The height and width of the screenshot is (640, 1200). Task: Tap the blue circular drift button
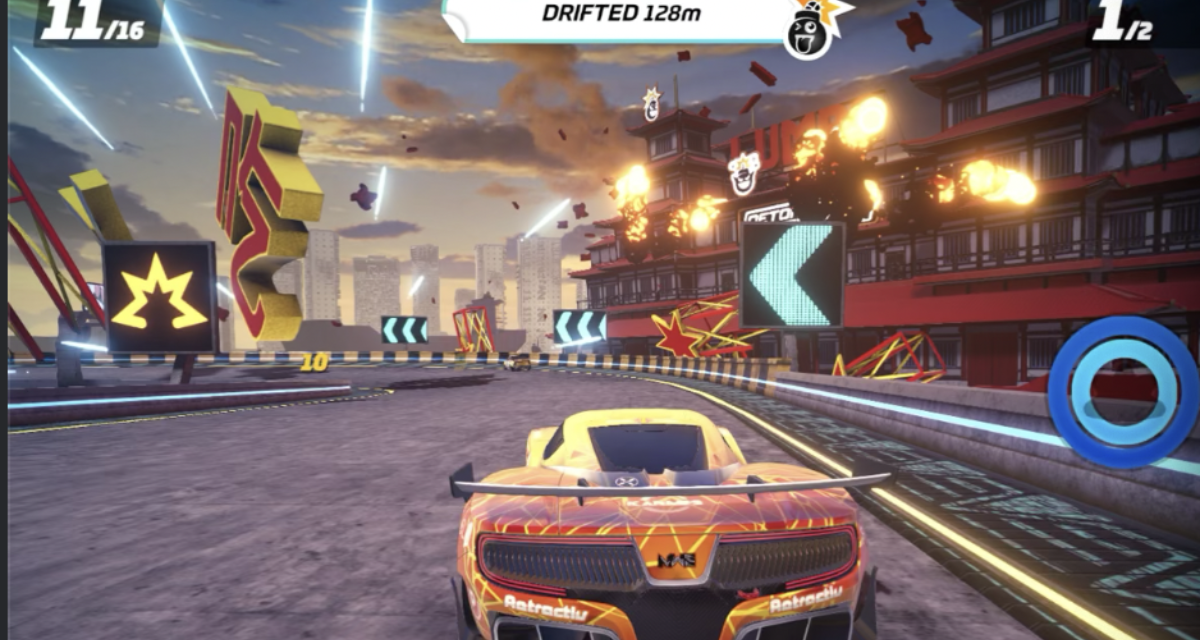(x=1123, y=391)
